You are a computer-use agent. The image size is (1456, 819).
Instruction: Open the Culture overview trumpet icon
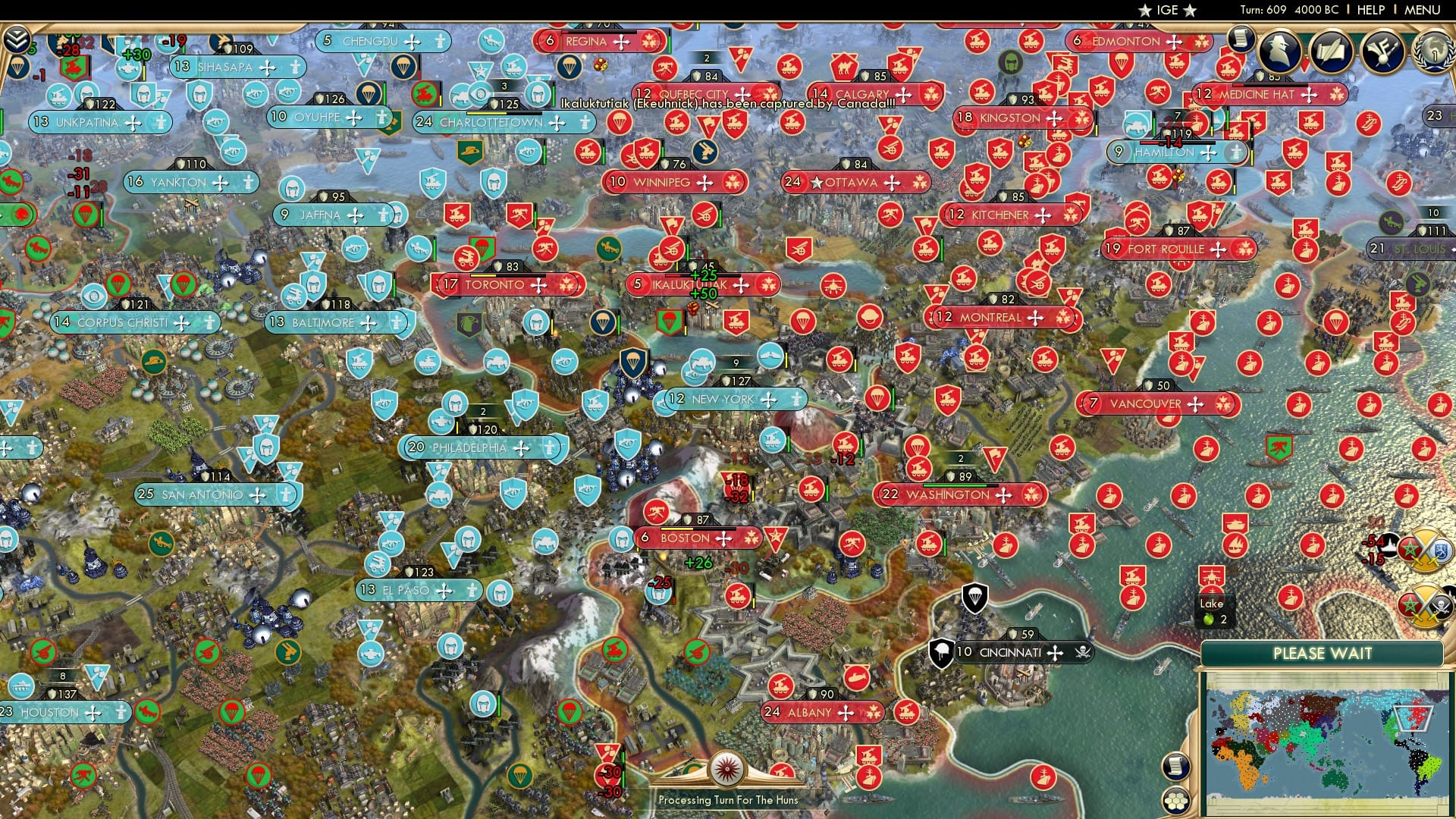[1384, 51]
